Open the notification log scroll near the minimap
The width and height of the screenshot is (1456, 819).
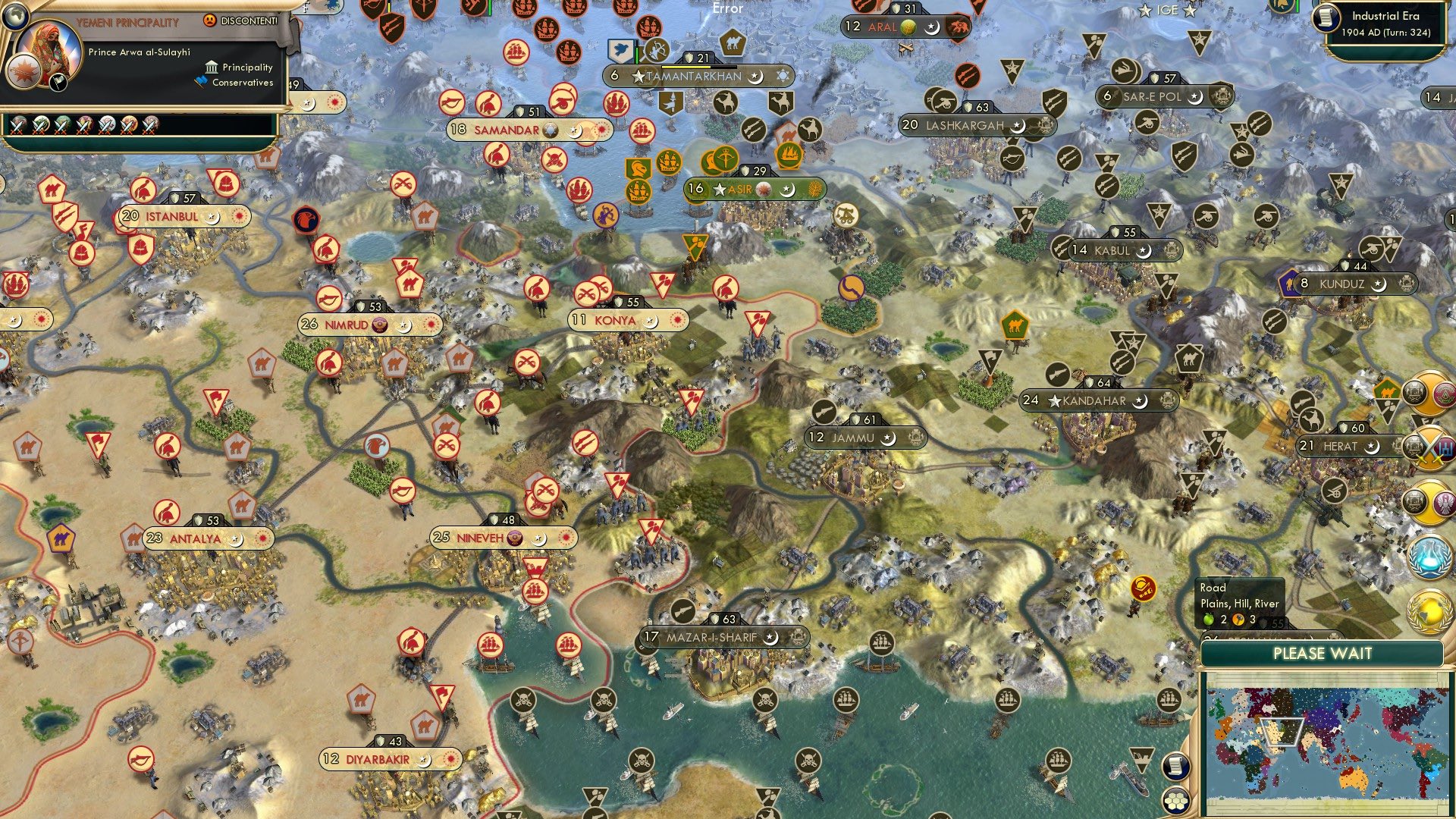coord(1176,766)
